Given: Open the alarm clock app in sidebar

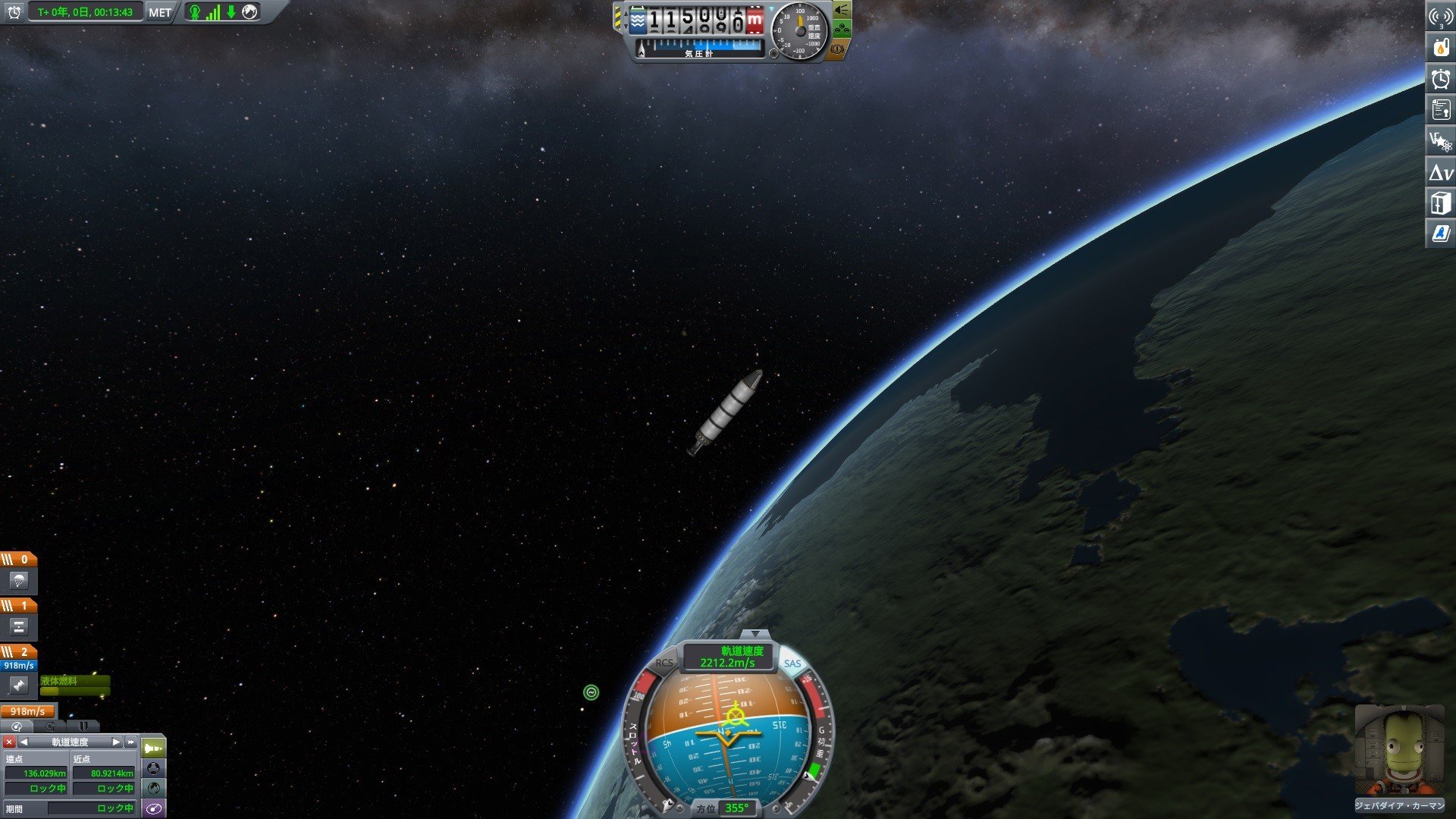Looking at the screenshot, I should [1441, 79].
